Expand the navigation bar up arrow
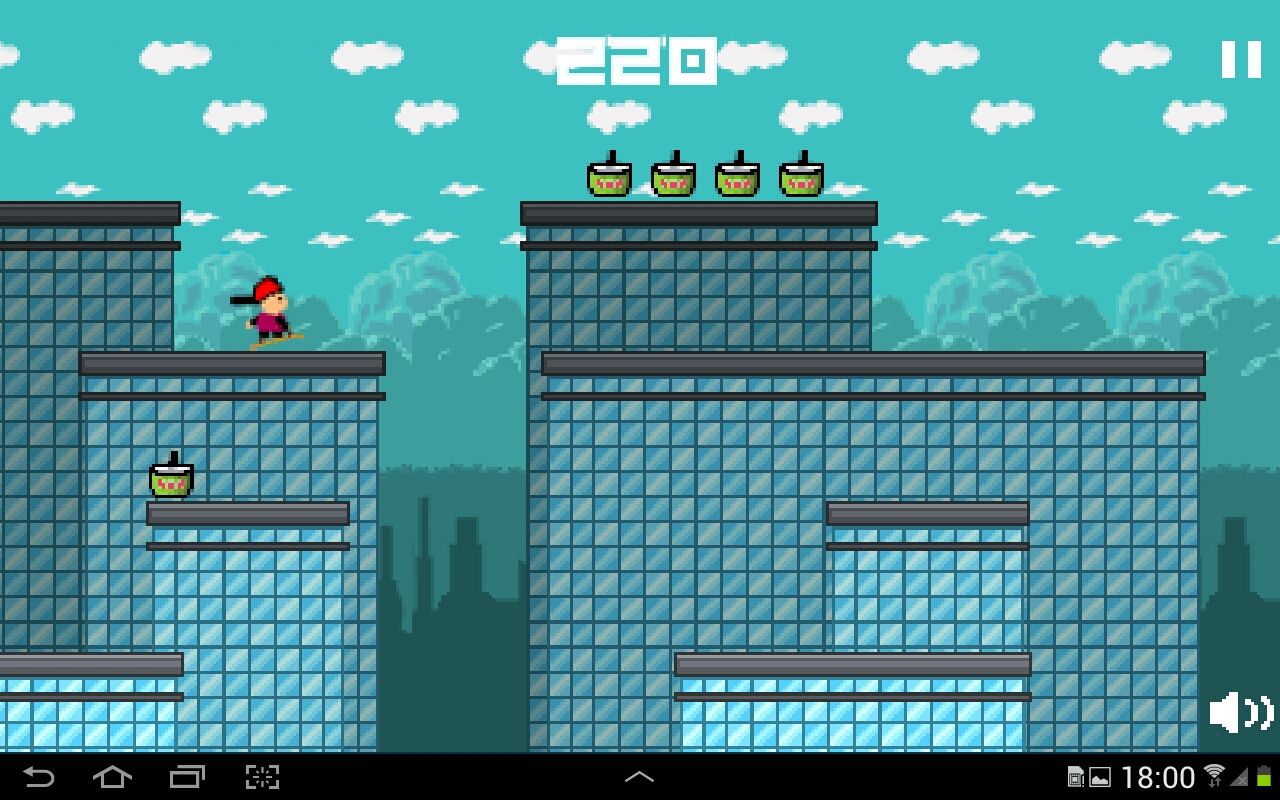 coord(639,777)
